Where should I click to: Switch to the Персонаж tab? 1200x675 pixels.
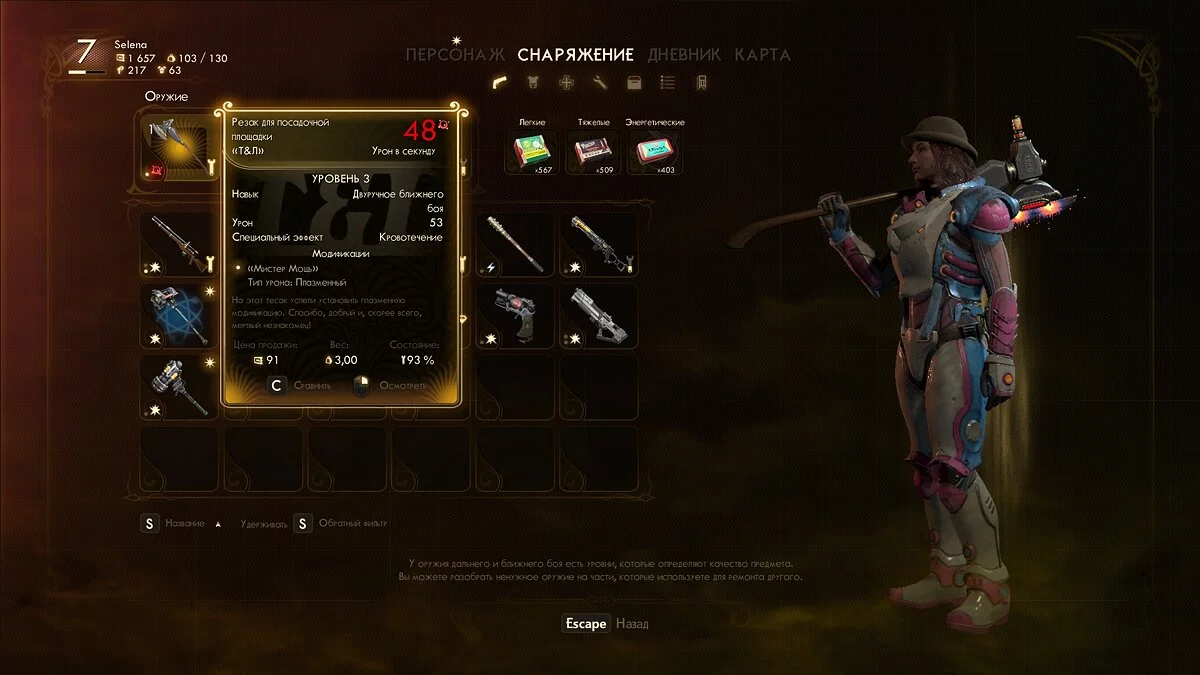[x=458, y=55]
